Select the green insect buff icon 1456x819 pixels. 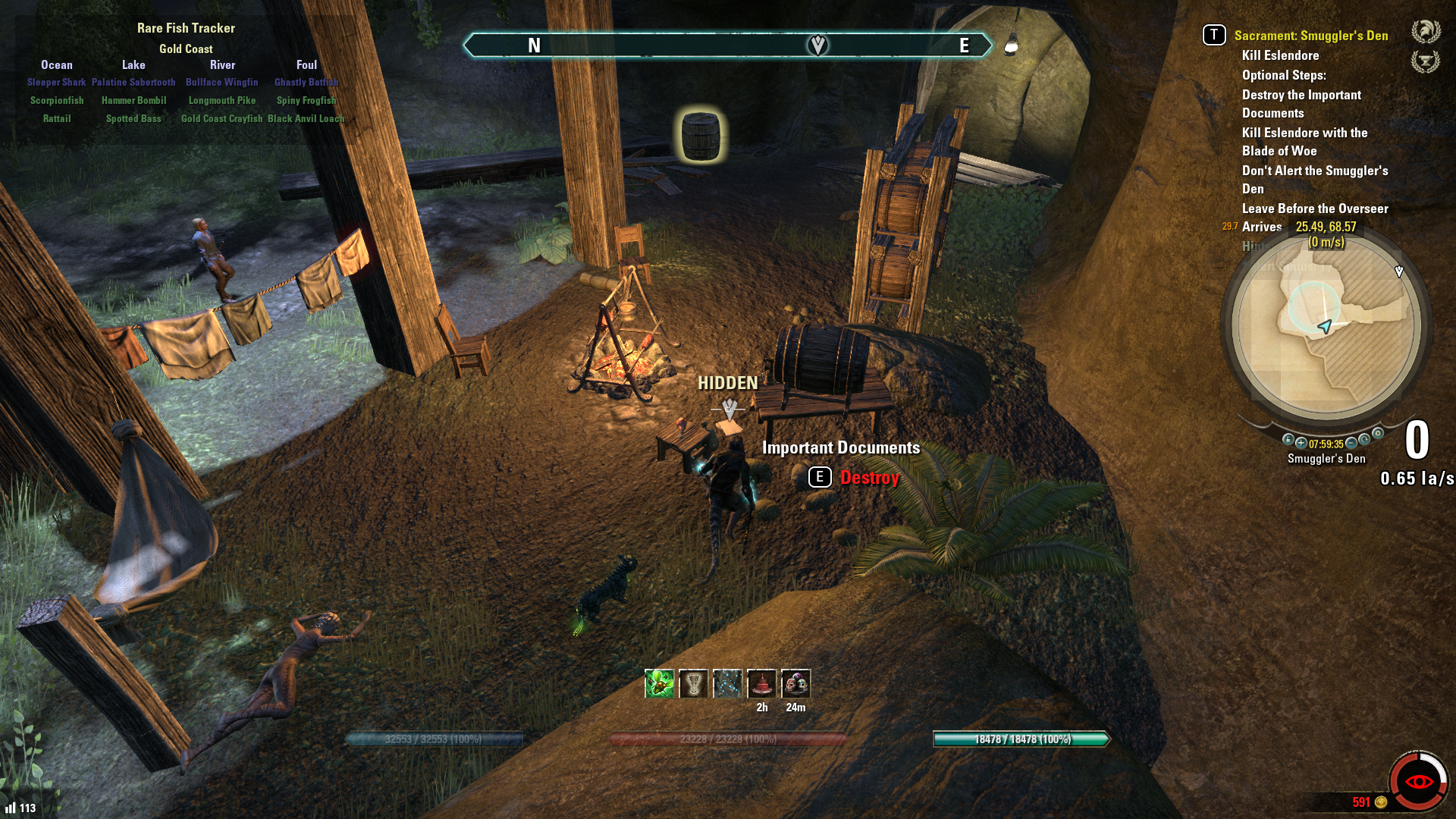coord(659,684)
